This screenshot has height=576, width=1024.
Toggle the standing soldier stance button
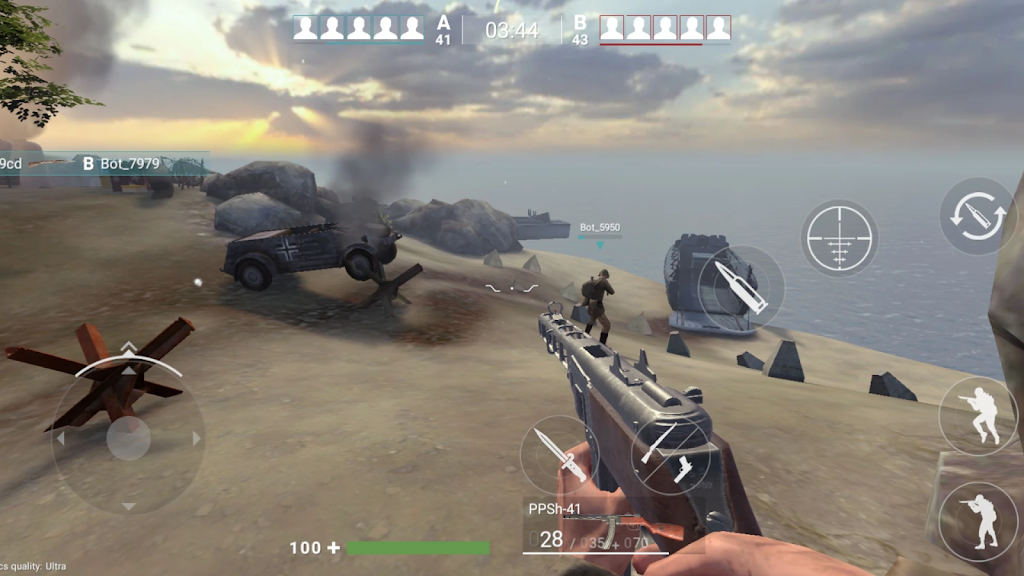(977, 521)
